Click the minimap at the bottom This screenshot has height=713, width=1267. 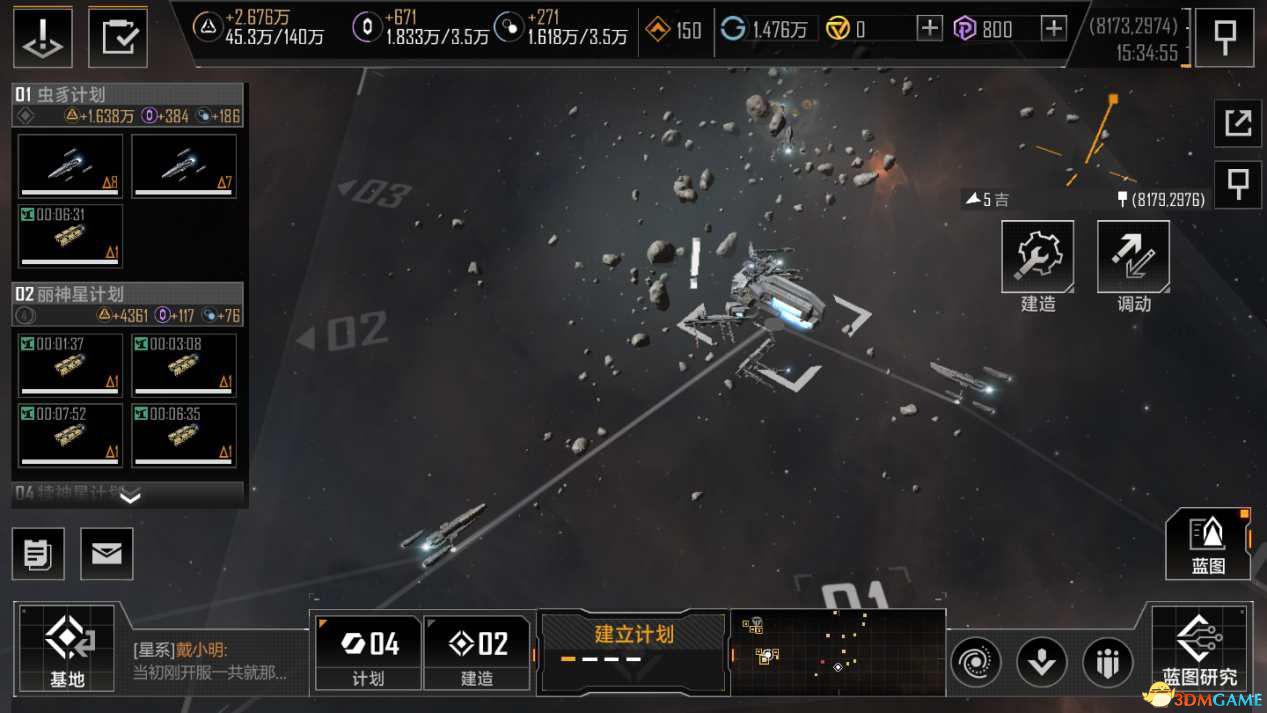click(x=838, y=652)
